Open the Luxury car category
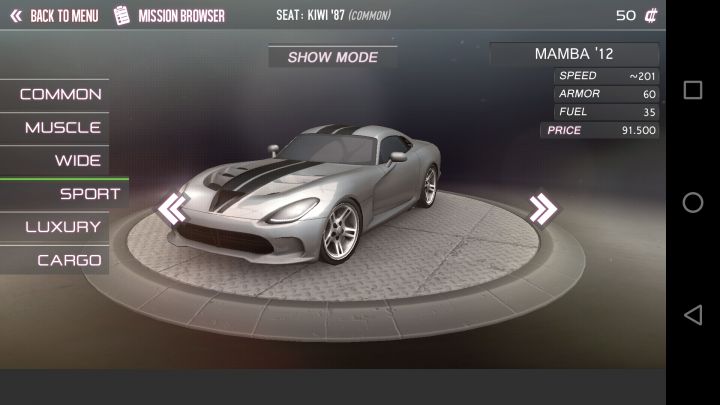720x405 pixels. pos(62,227)
